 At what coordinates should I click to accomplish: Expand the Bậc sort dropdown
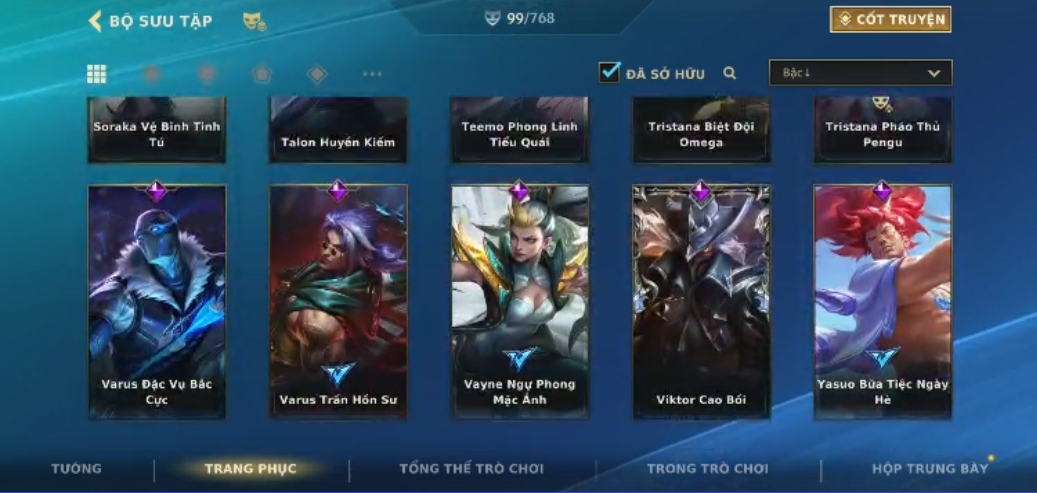tap(860, 73)
